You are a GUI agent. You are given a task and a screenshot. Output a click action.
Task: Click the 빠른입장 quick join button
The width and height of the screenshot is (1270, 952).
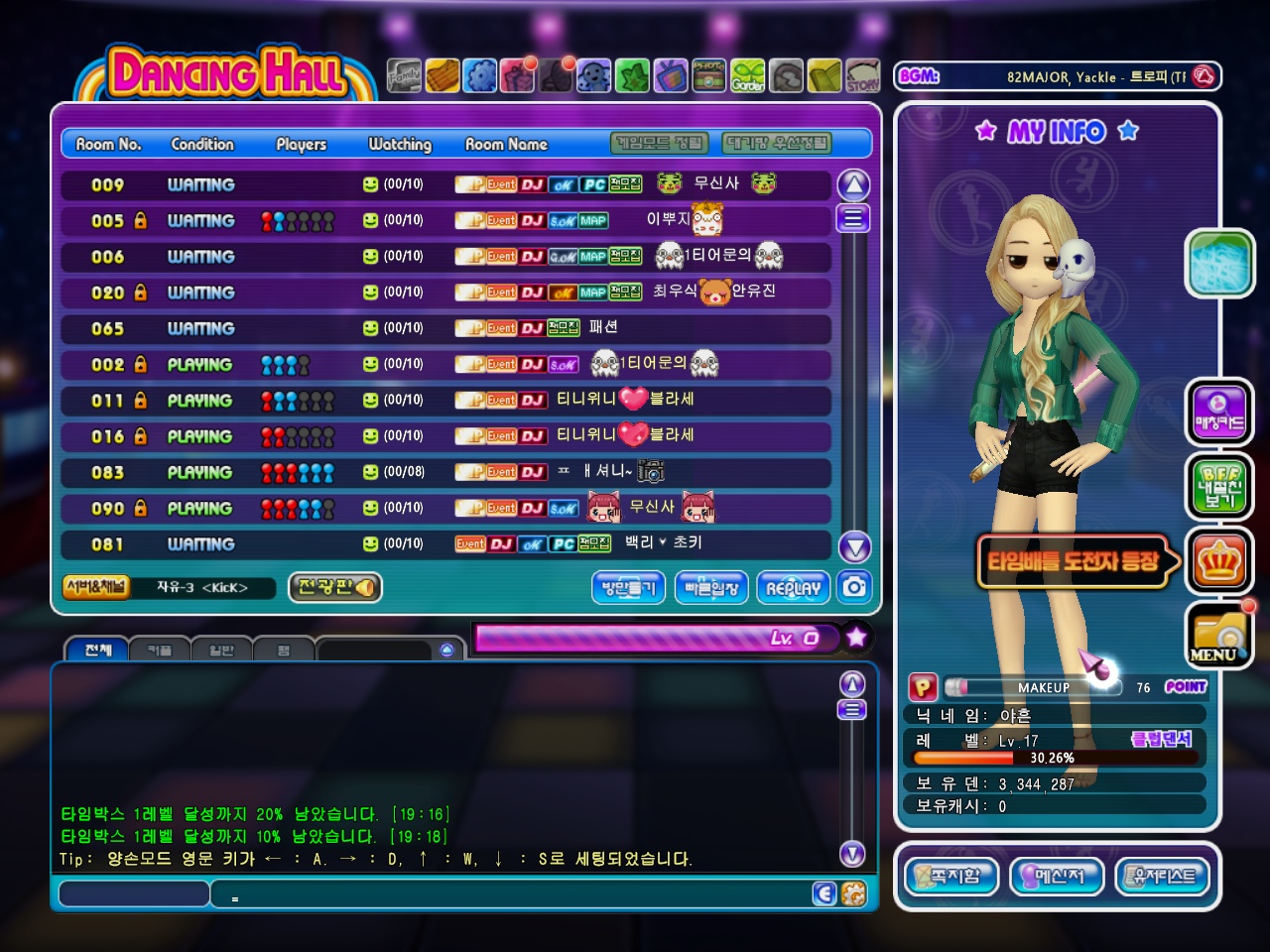click(711, 587)
